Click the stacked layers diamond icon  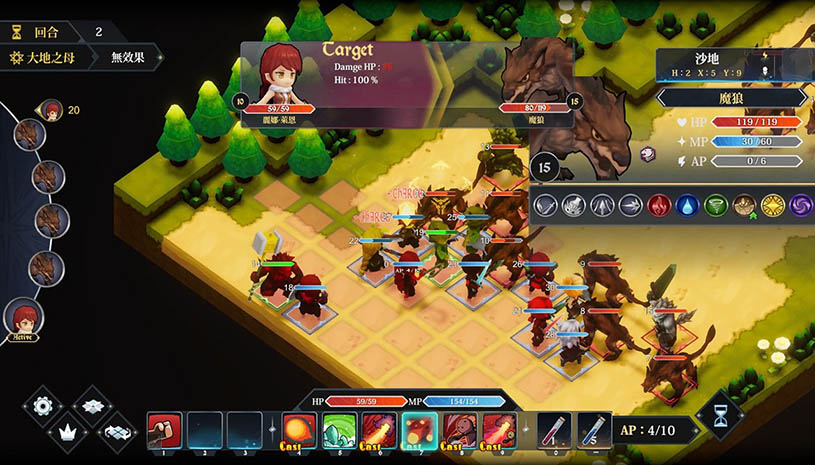93,406
